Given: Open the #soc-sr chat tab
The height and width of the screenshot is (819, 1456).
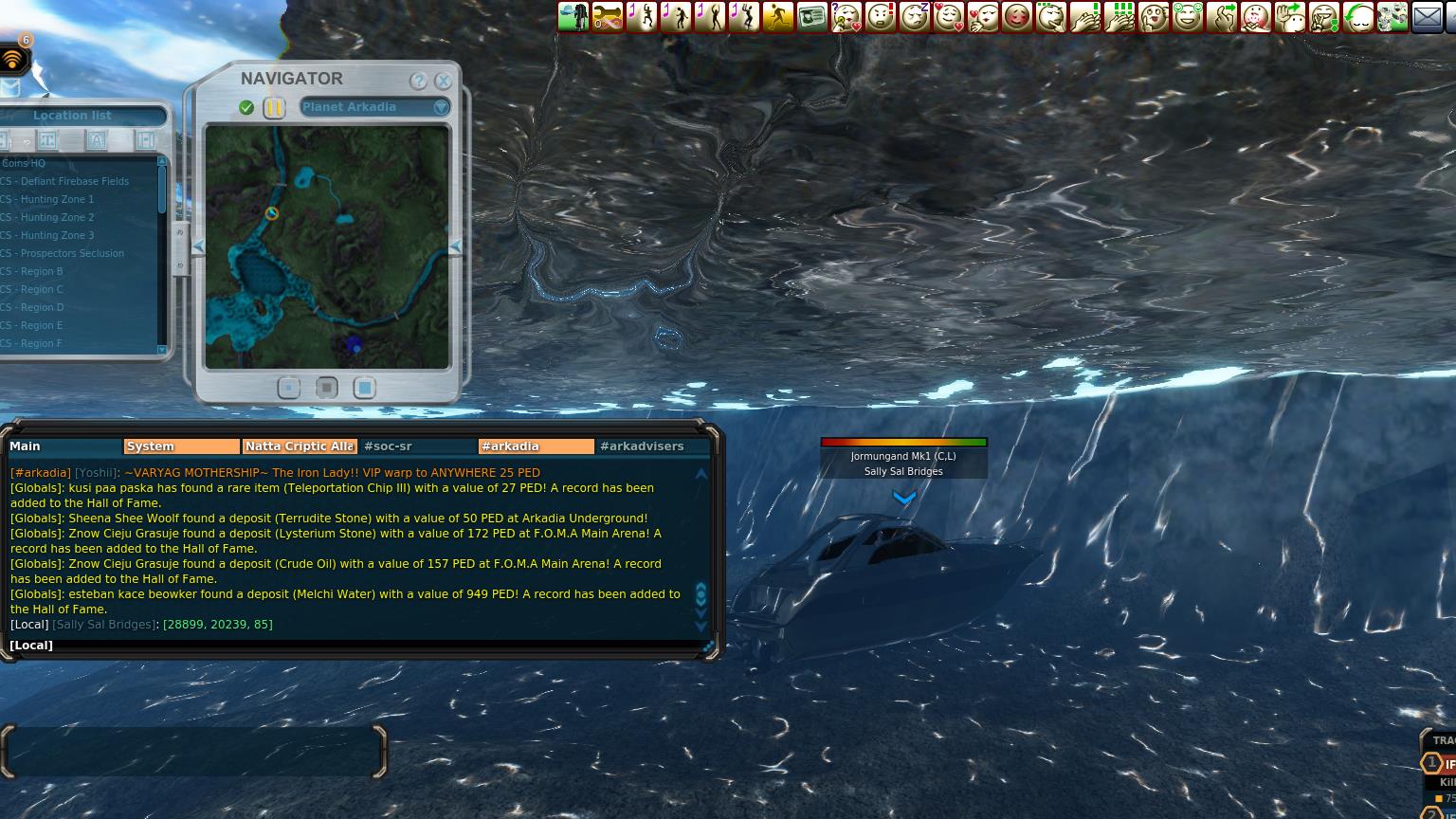Looking at the screenshot, I should tap(417, 446).
